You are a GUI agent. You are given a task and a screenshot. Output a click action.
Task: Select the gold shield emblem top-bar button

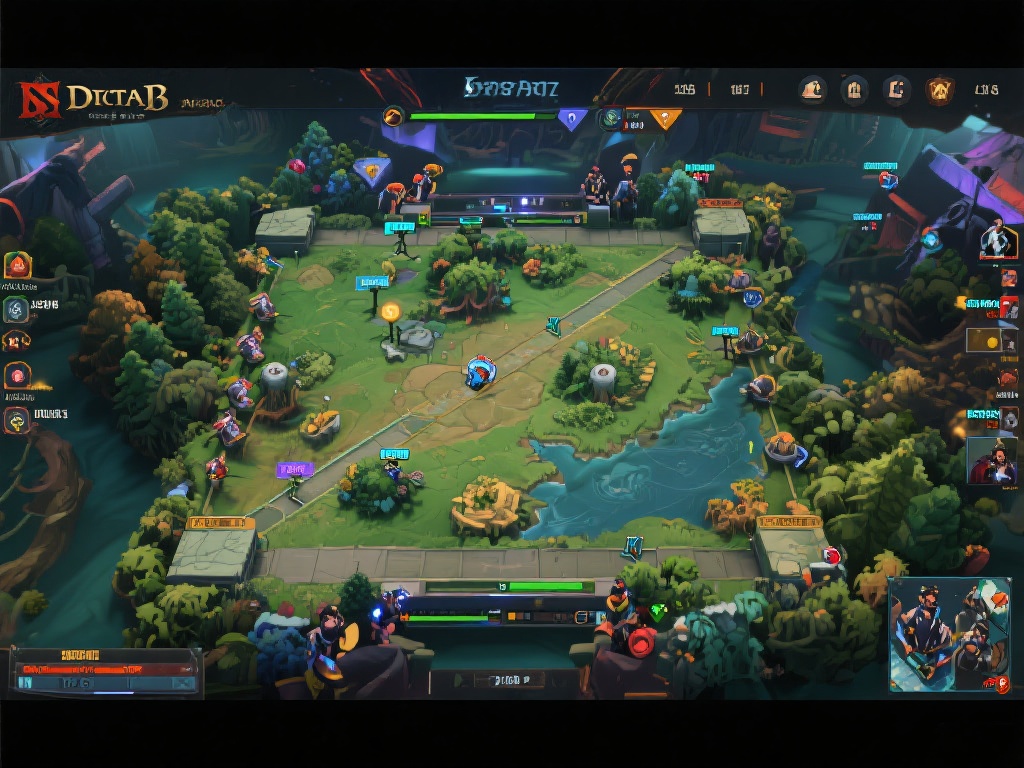click(x=938, y=91)
